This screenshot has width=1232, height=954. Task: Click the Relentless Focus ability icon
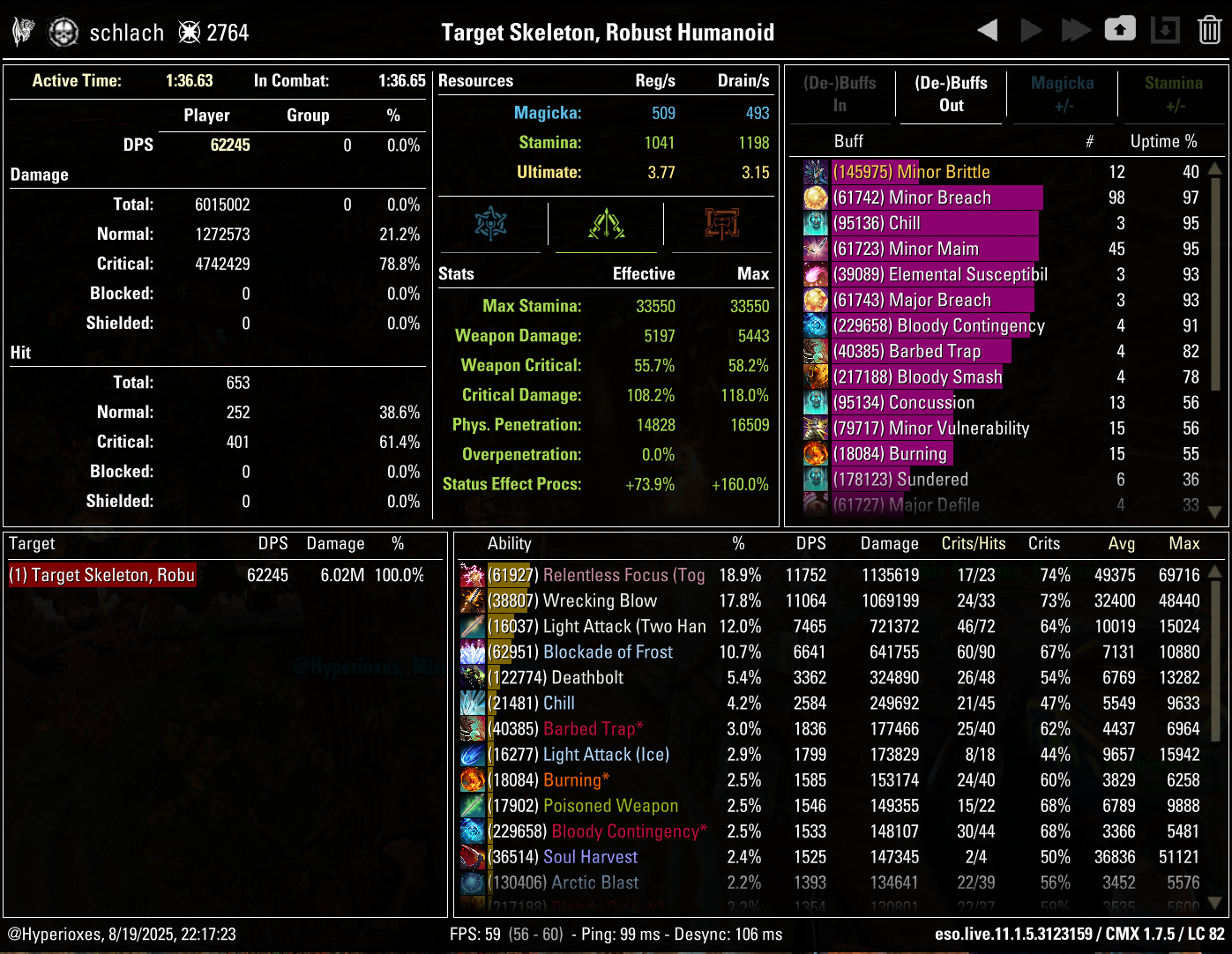click(x=472, y=575)
